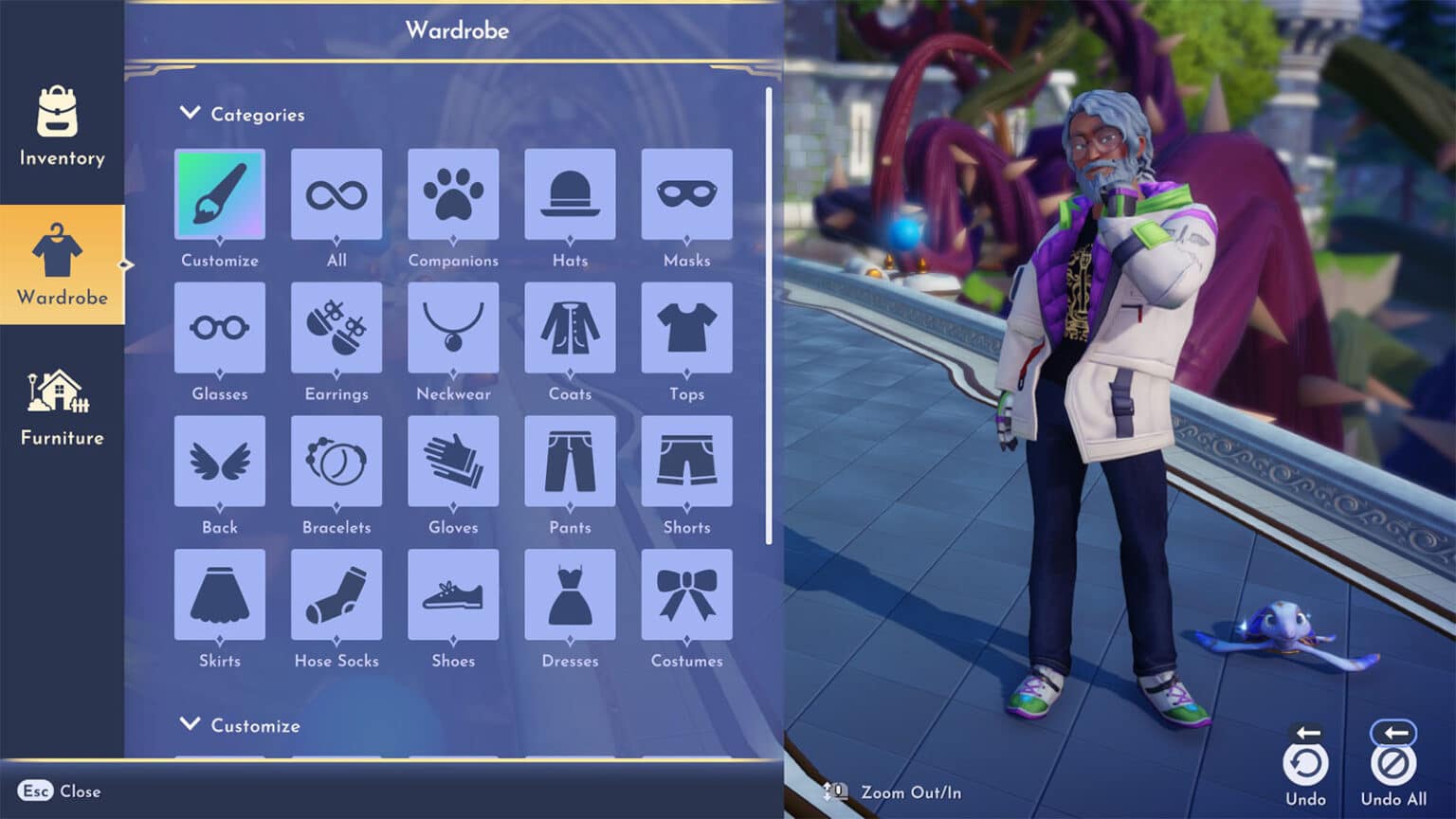The width and height of the screenshot is (1456, 819).
Task: Open the Hats category
Action: 570,196
